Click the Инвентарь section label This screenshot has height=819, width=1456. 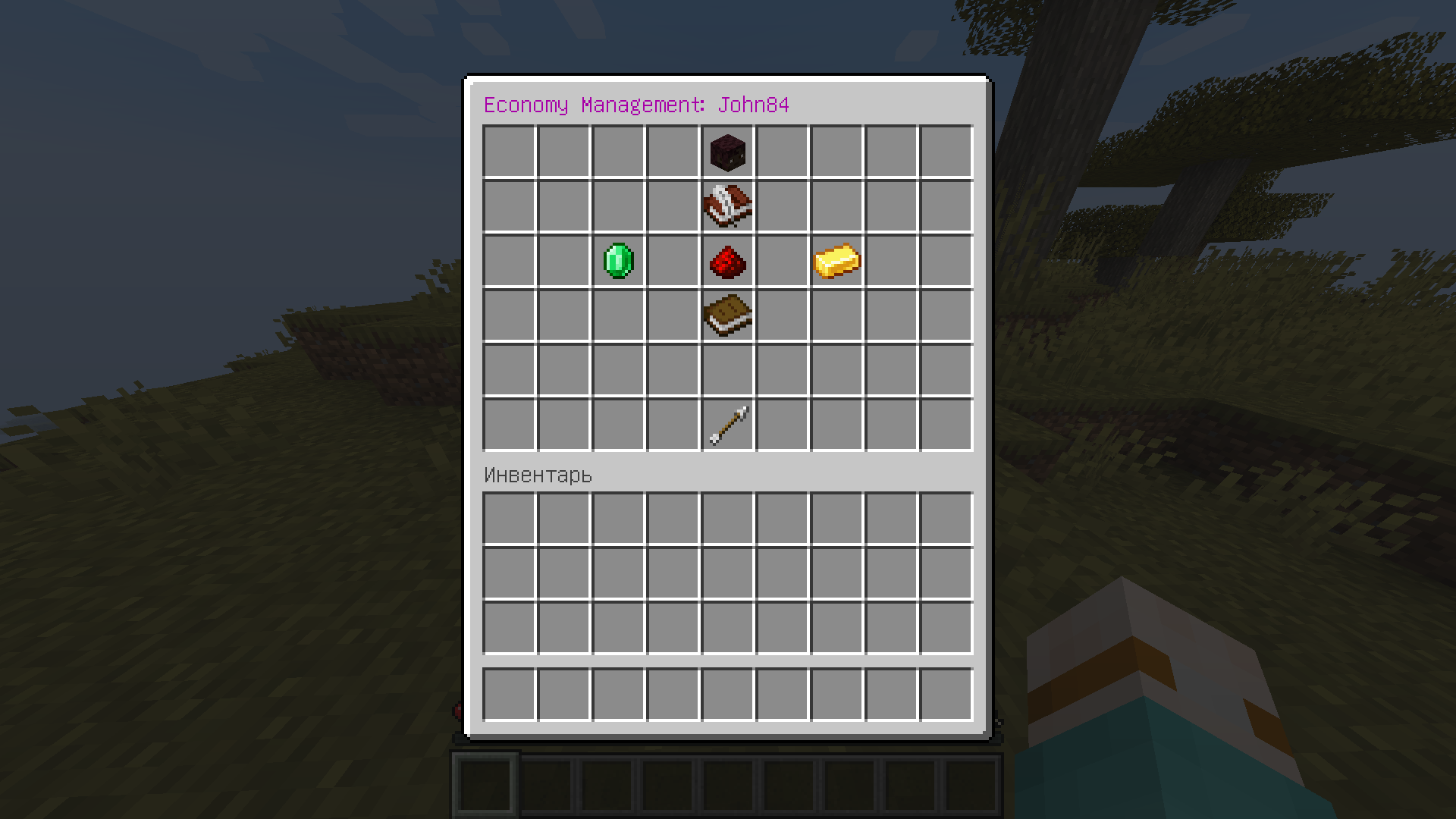[x=537, y=475]
